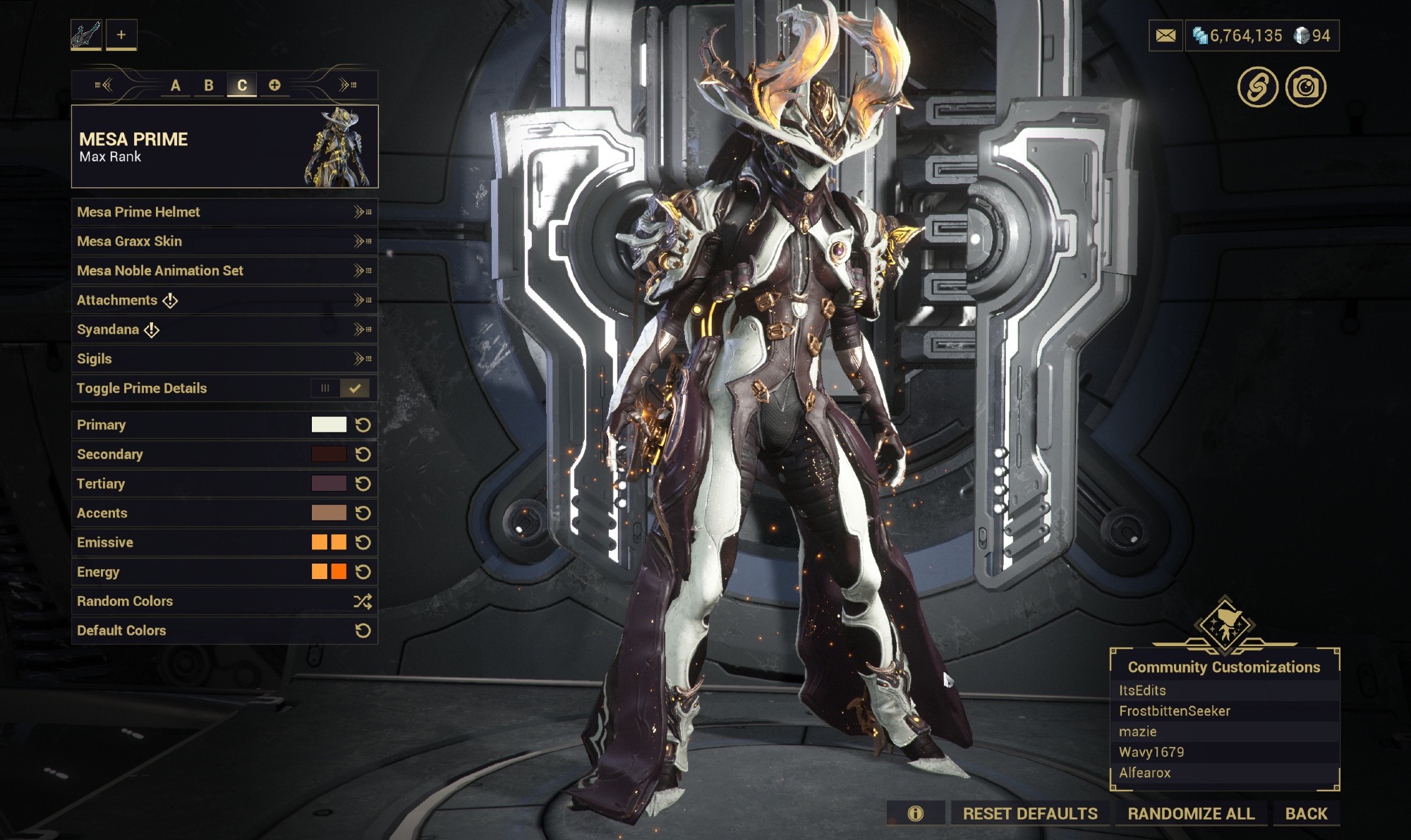Click RANDOMIZE ALL
Viewport: 1411px width, 840px height.
tap(1191, 814)
